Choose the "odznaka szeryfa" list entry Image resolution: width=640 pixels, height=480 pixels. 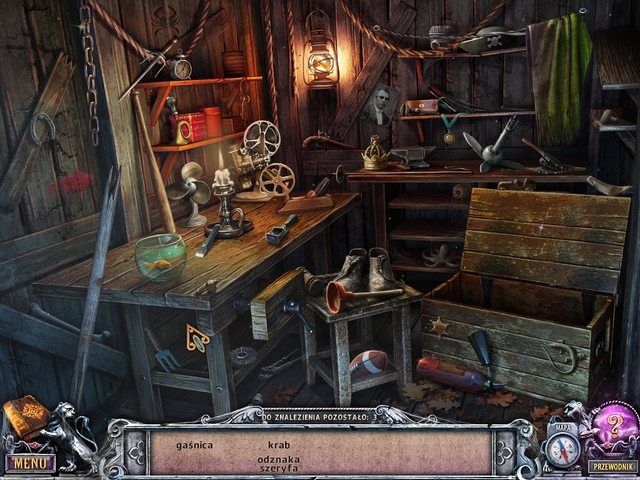pos(279,462)
